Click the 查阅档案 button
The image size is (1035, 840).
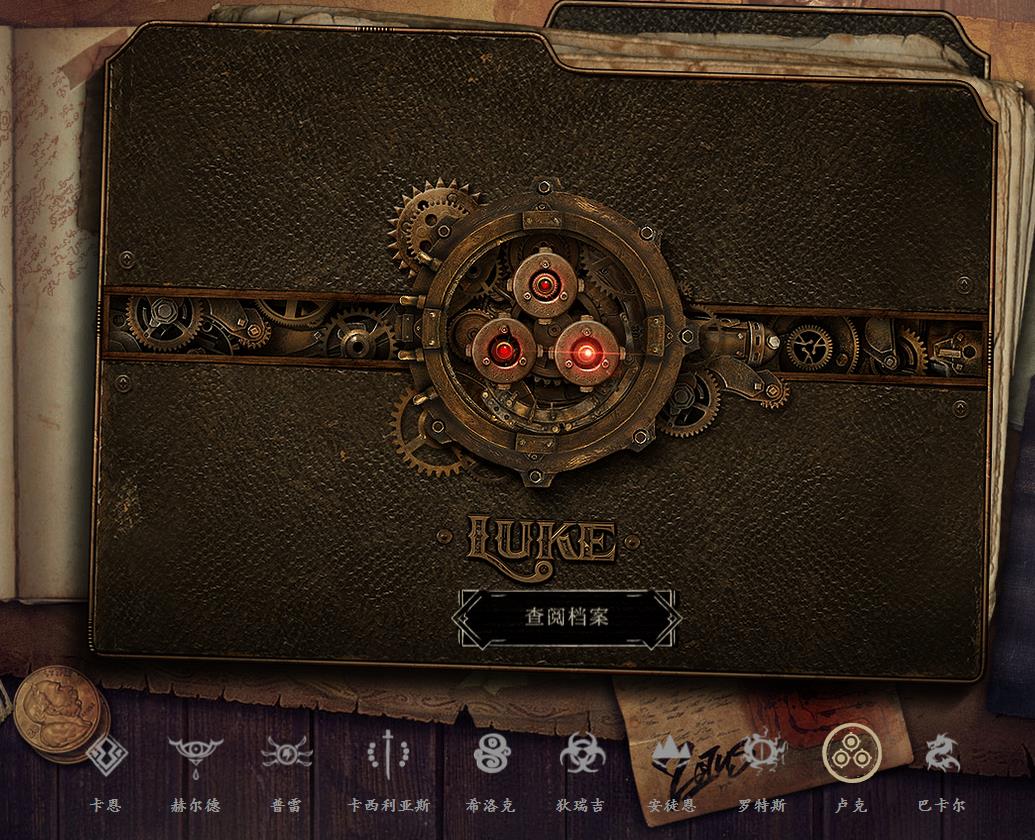(x=566, y=616)
